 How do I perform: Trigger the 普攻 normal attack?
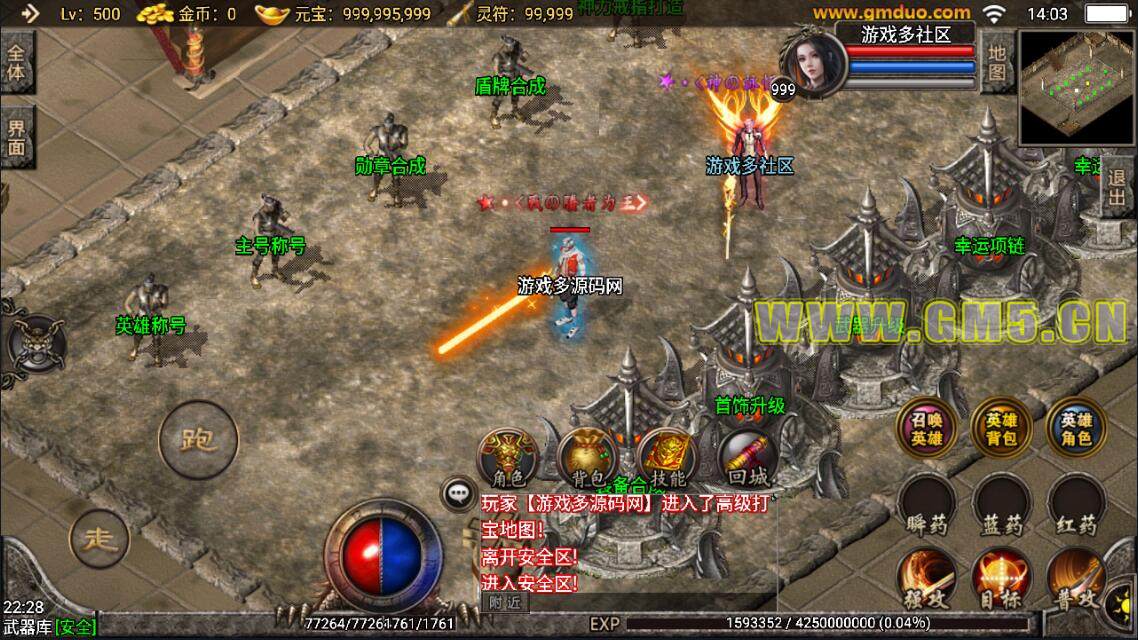pos(1076,580)
